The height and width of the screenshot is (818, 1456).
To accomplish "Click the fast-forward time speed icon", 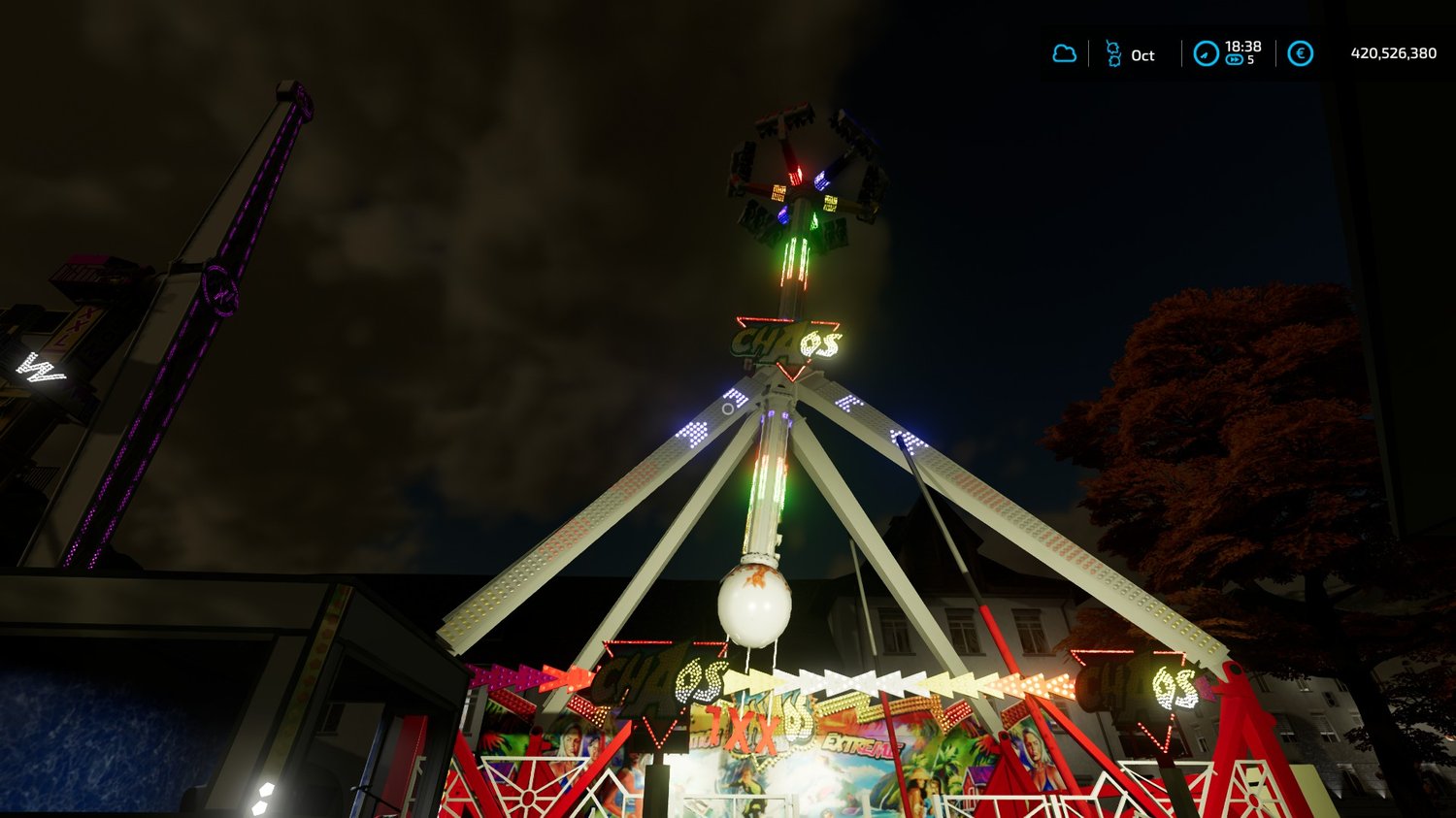I will click(1234, 60).
